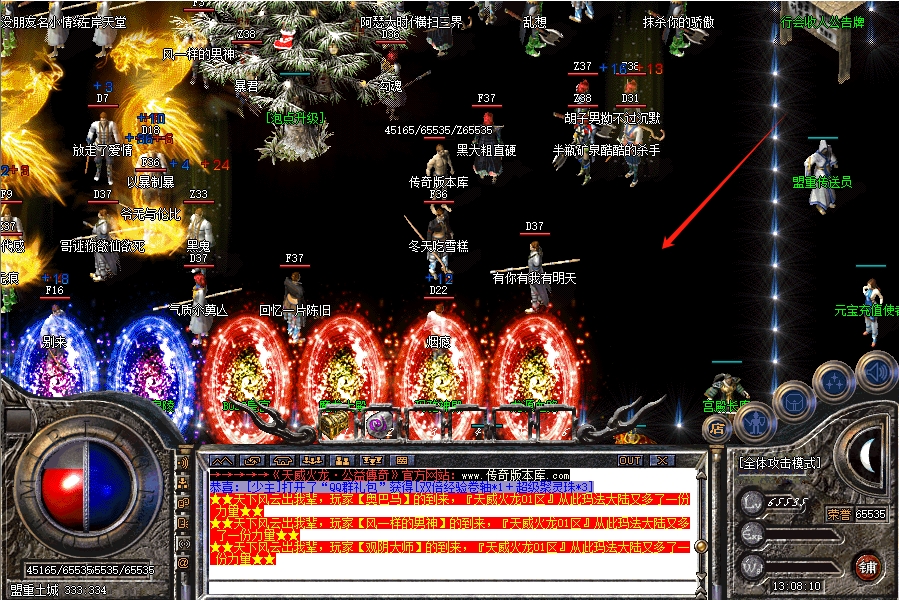Click the group hierarchy chat channel icon
899x600 pixels.
pos(183,484)
